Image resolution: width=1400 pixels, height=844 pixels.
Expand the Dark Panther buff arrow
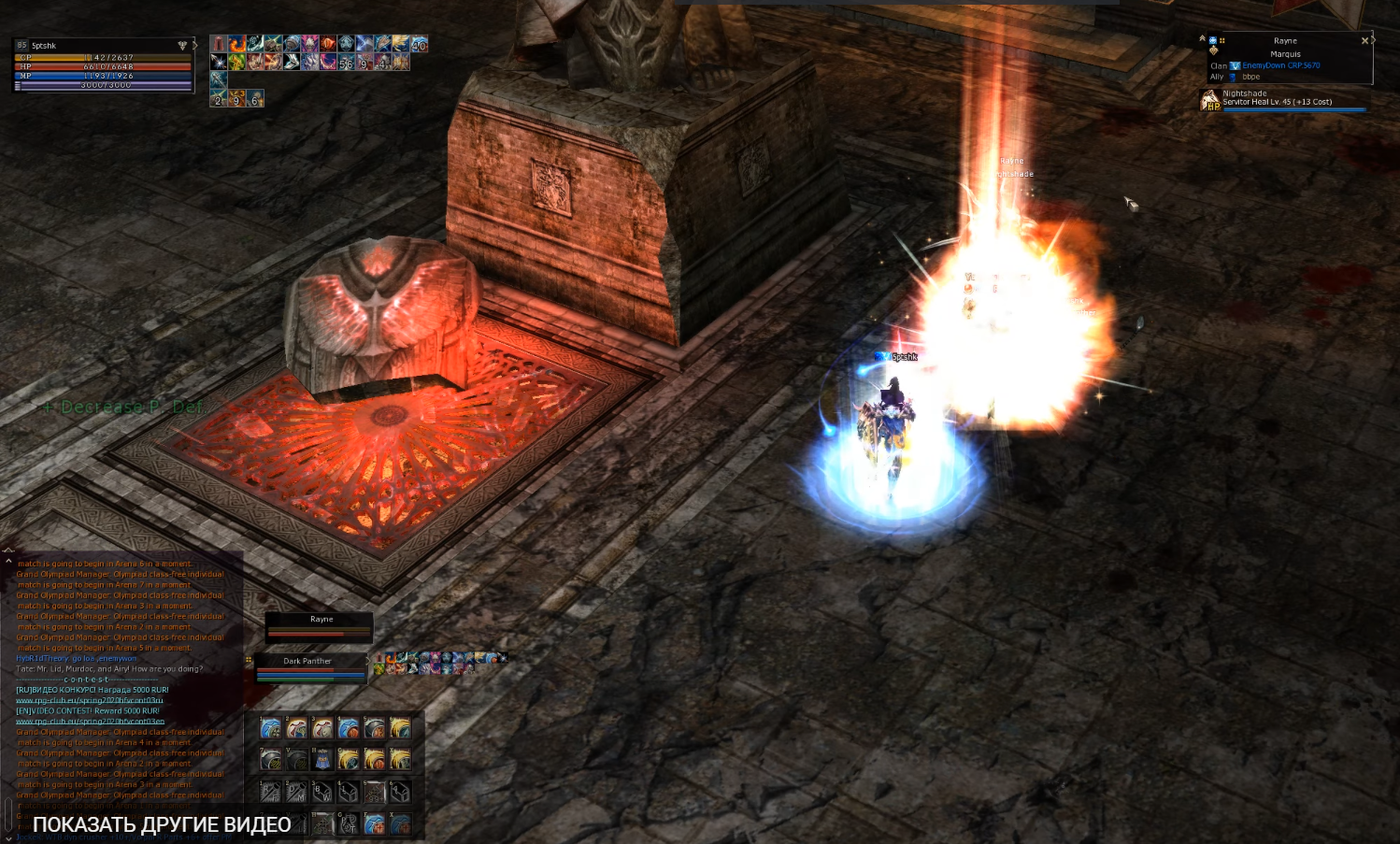point(367,661)
